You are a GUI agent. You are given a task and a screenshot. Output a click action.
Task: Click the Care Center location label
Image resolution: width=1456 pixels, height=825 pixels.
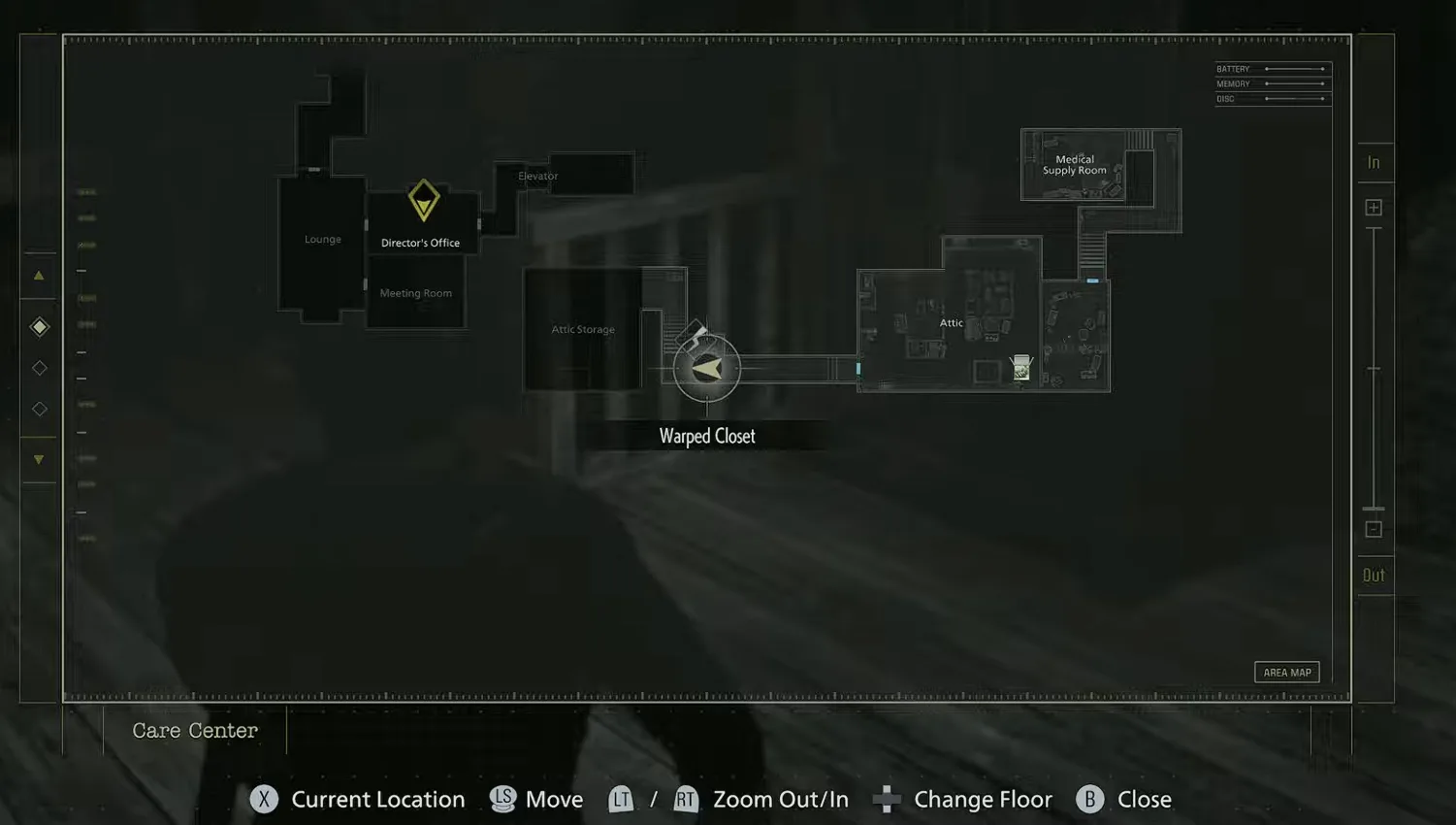[194, 730]
